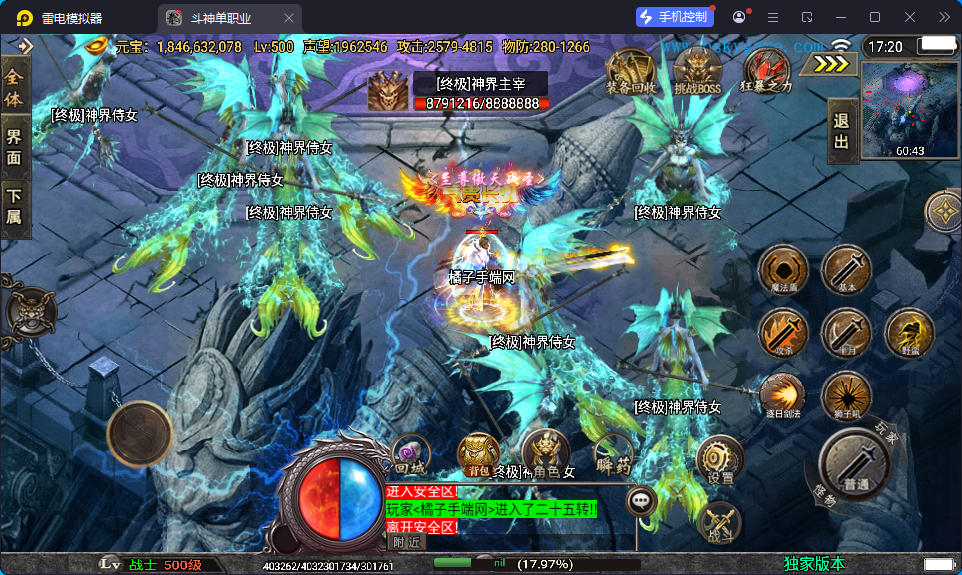Switch to the 下属 tab
Viewport: 962px width, 575px height.
tap(14, 205)
